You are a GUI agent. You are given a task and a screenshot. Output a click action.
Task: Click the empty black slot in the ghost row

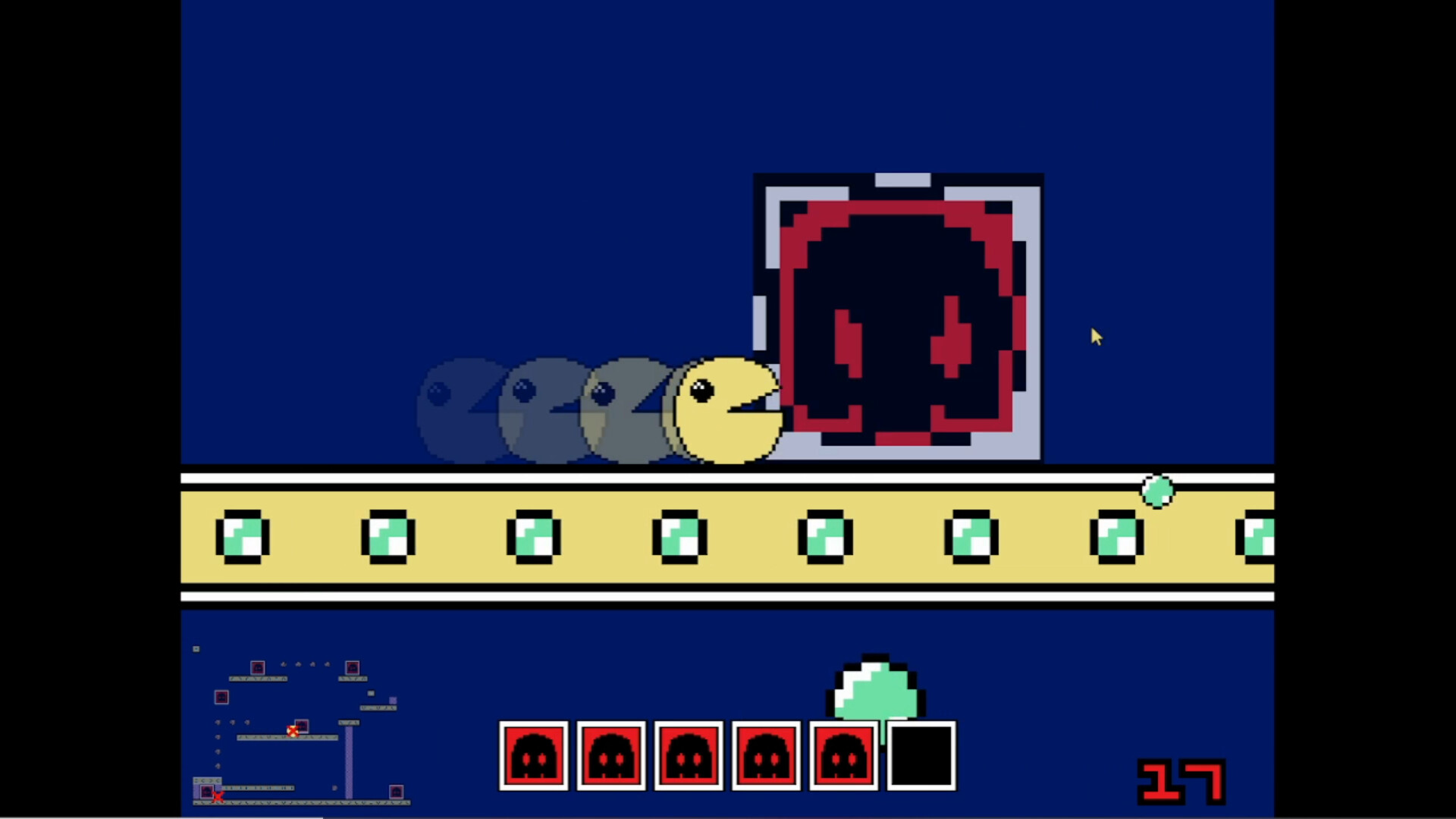tap(921, 756)
